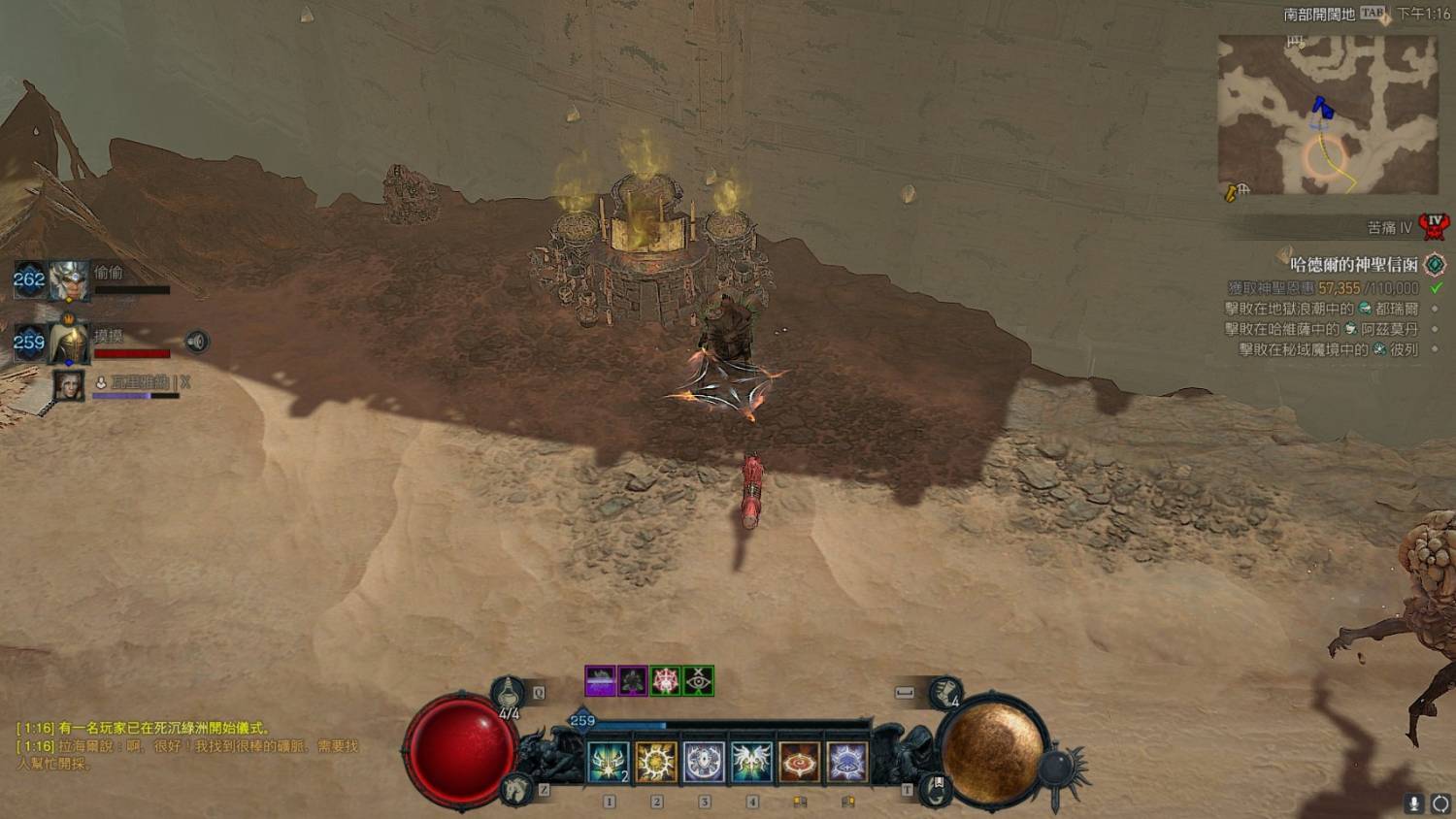Open the minimap
The height and width of the screenshot is (819, 1456).
pyautogui.click(x=1327, y=115)
